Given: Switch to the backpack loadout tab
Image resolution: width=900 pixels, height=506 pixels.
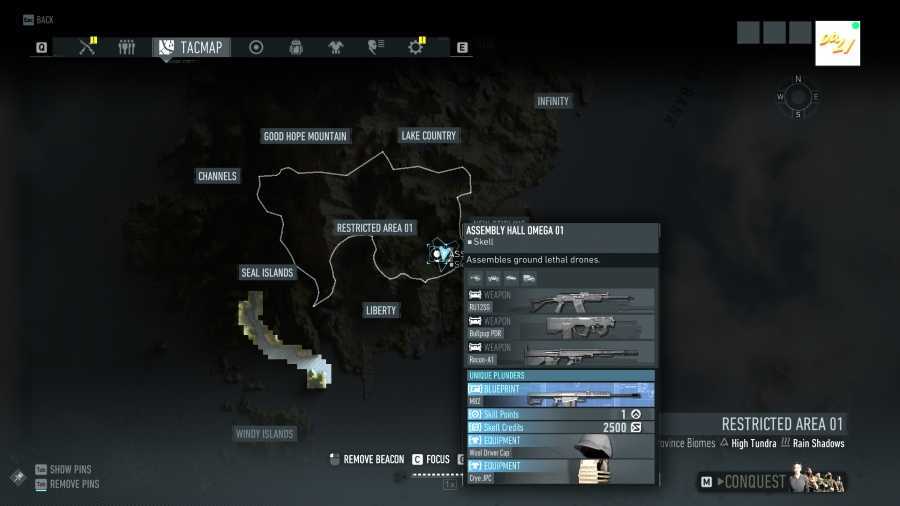Looking at the screenshot, I should [x=296, y=47].
